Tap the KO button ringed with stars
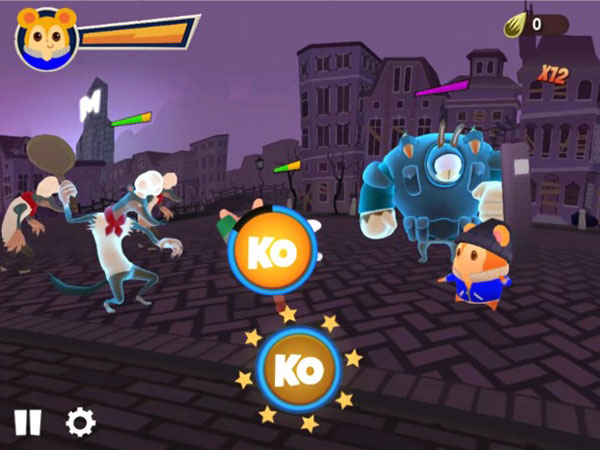This screenshot has width=600, height=450. pyautogui.click(x=299, y=370)
